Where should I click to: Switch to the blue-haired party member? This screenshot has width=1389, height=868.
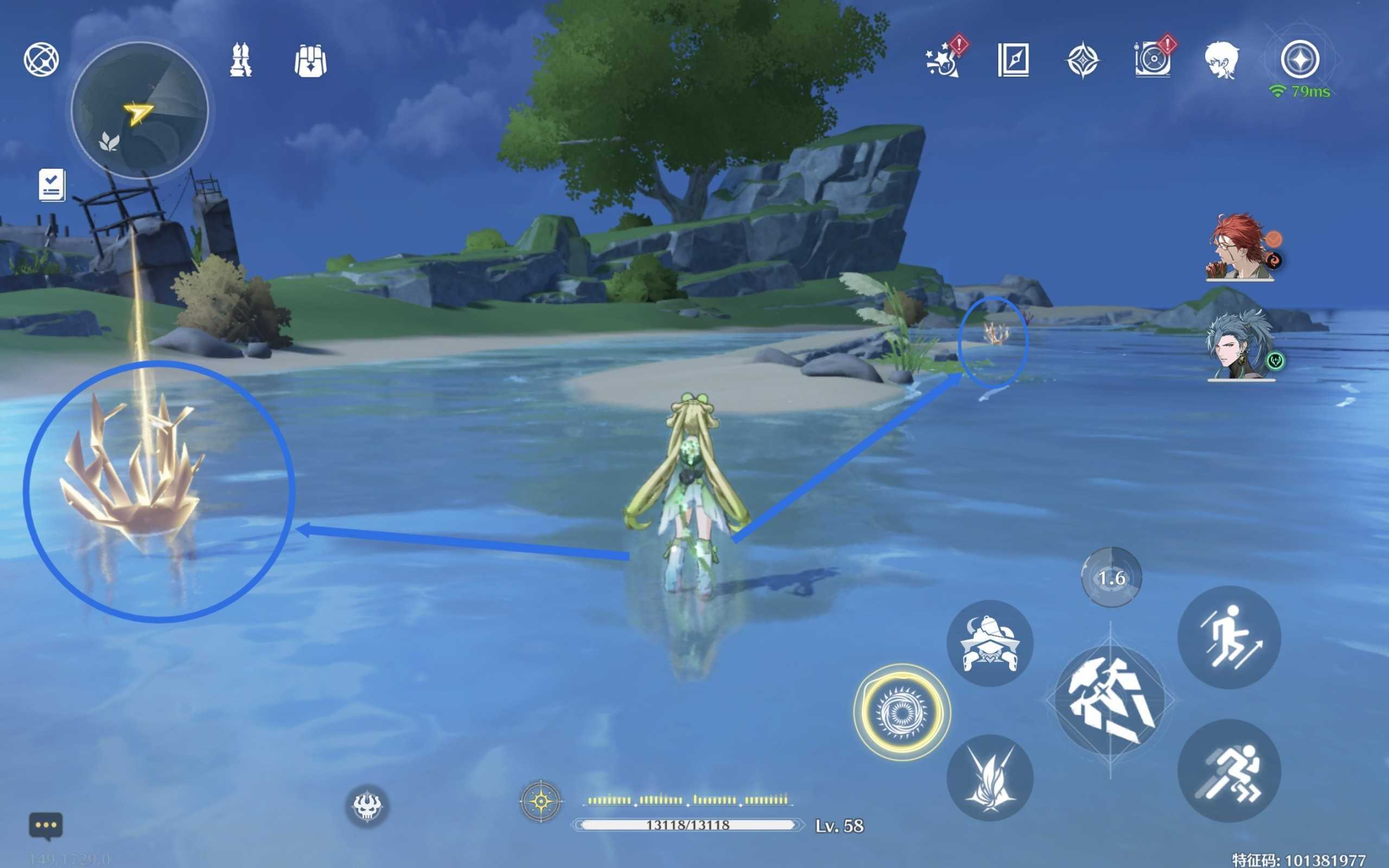(x=1240, y=346)
